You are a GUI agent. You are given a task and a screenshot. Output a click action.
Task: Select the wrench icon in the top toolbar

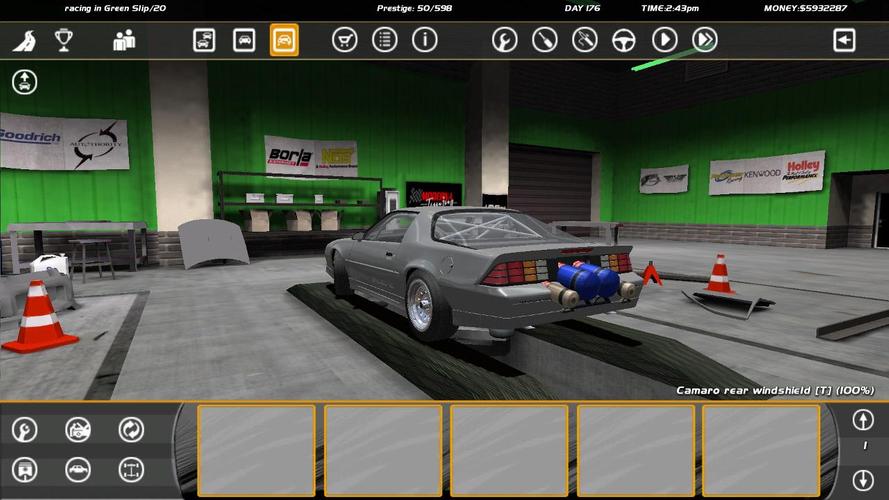click(x=505, y=40)
